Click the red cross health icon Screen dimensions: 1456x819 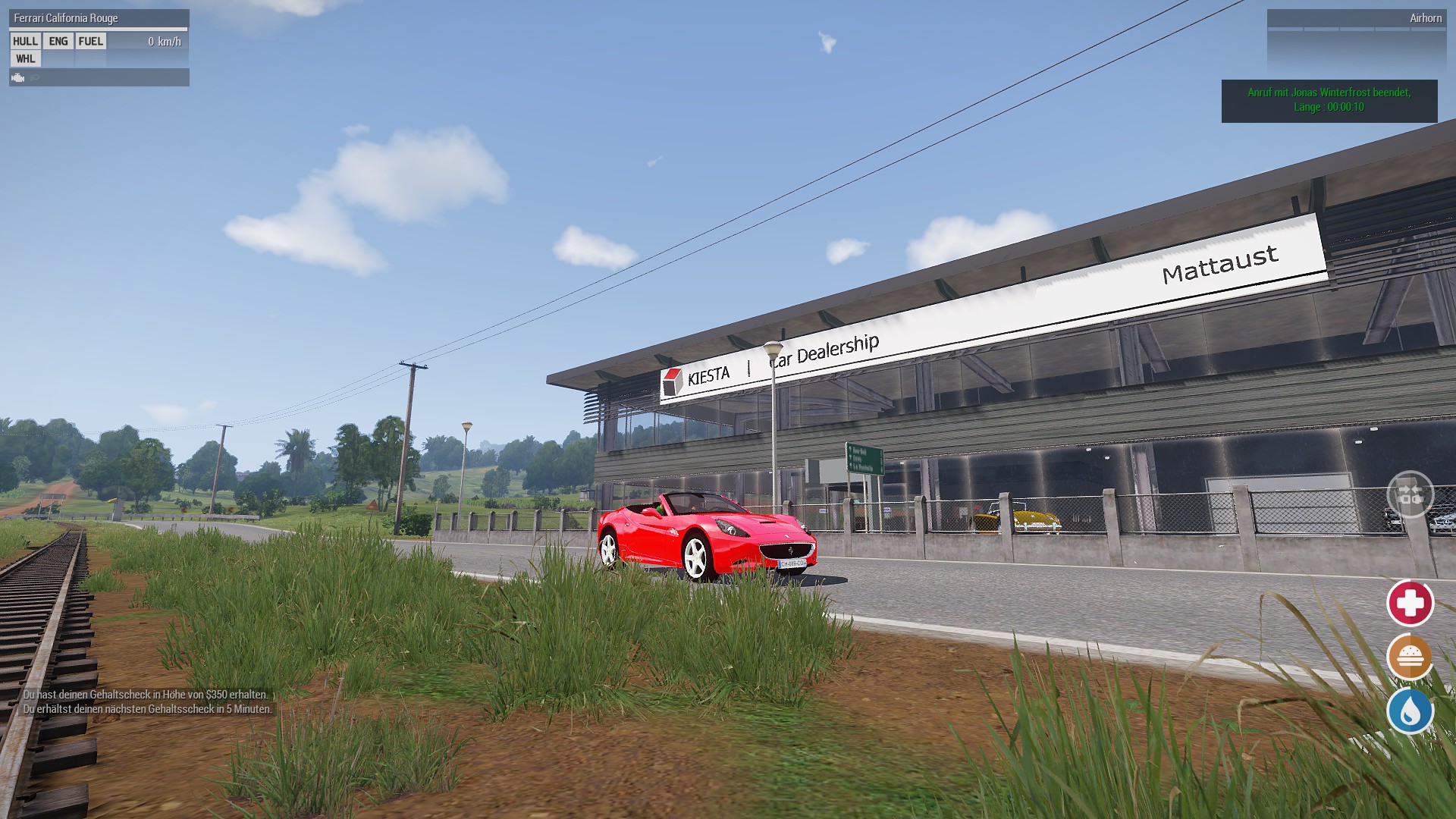tap(1410, 604)
